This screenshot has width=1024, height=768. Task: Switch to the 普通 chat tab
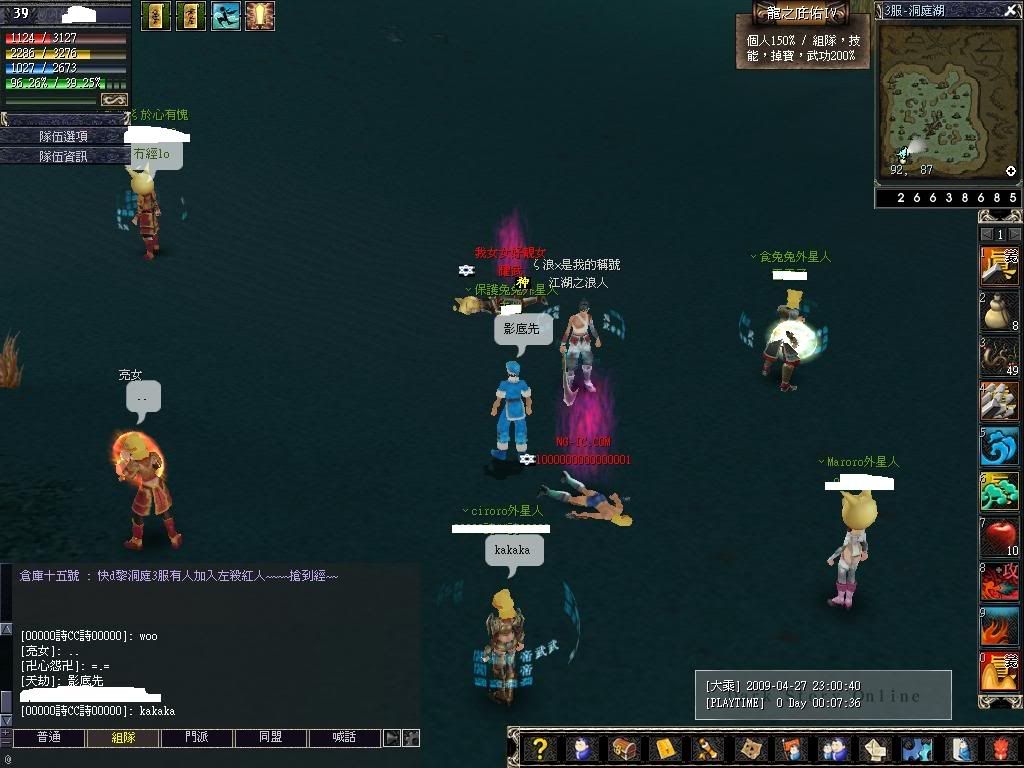pyautogui.click(x=48, y=738)
